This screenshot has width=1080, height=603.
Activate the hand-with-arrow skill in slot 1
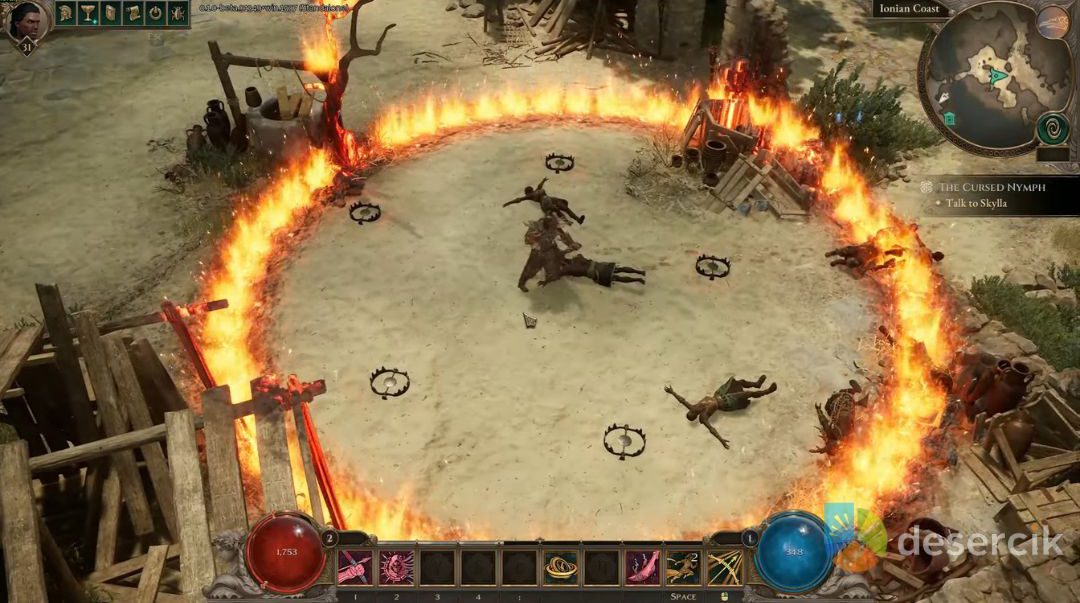[x=355, y=567]
